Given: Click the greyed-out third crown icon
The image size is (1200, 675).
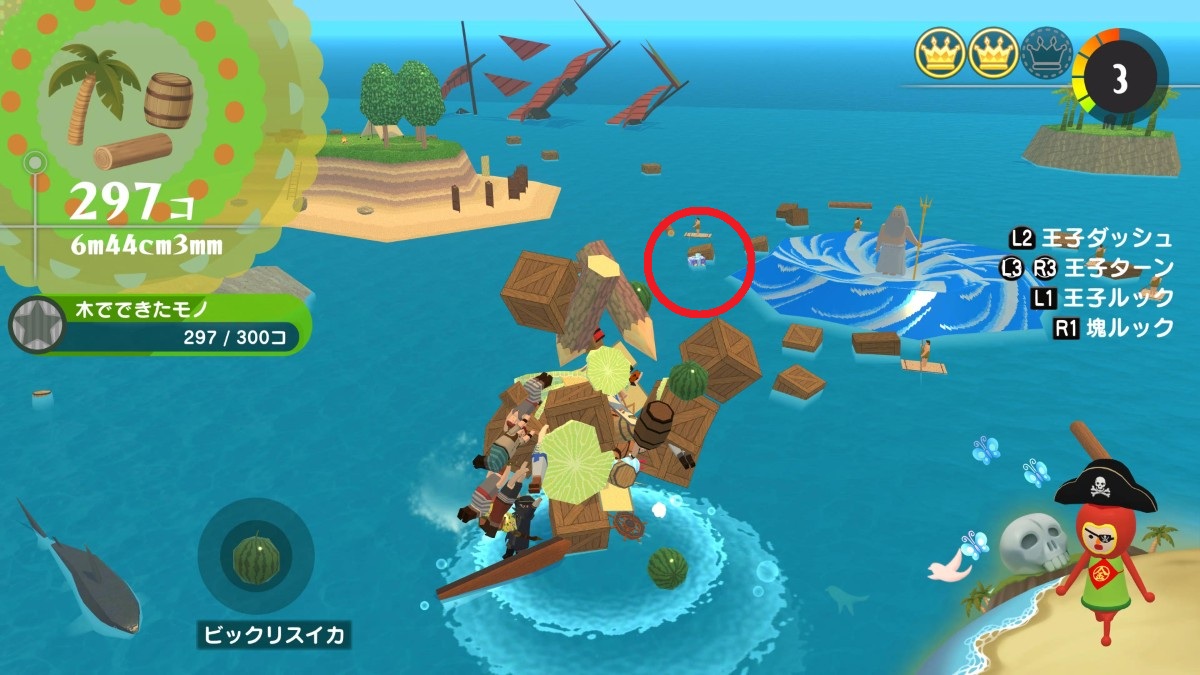Looking at the screenshot, I should tap(1046, 53).
